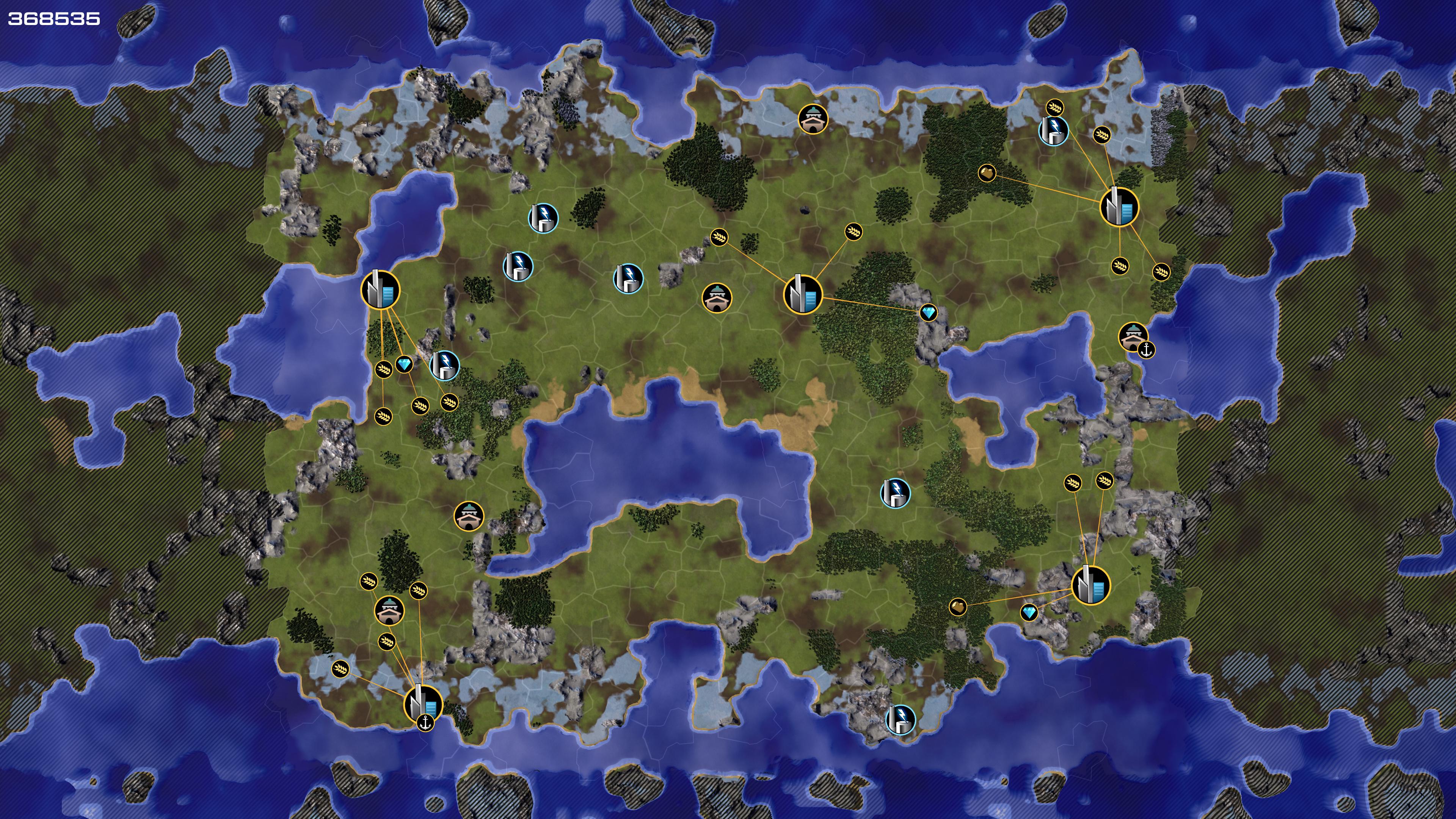1456x819 pixels.
Task: Select the city linked to gold, diamond and two wheat
Action: click(x=1091, y=585)
